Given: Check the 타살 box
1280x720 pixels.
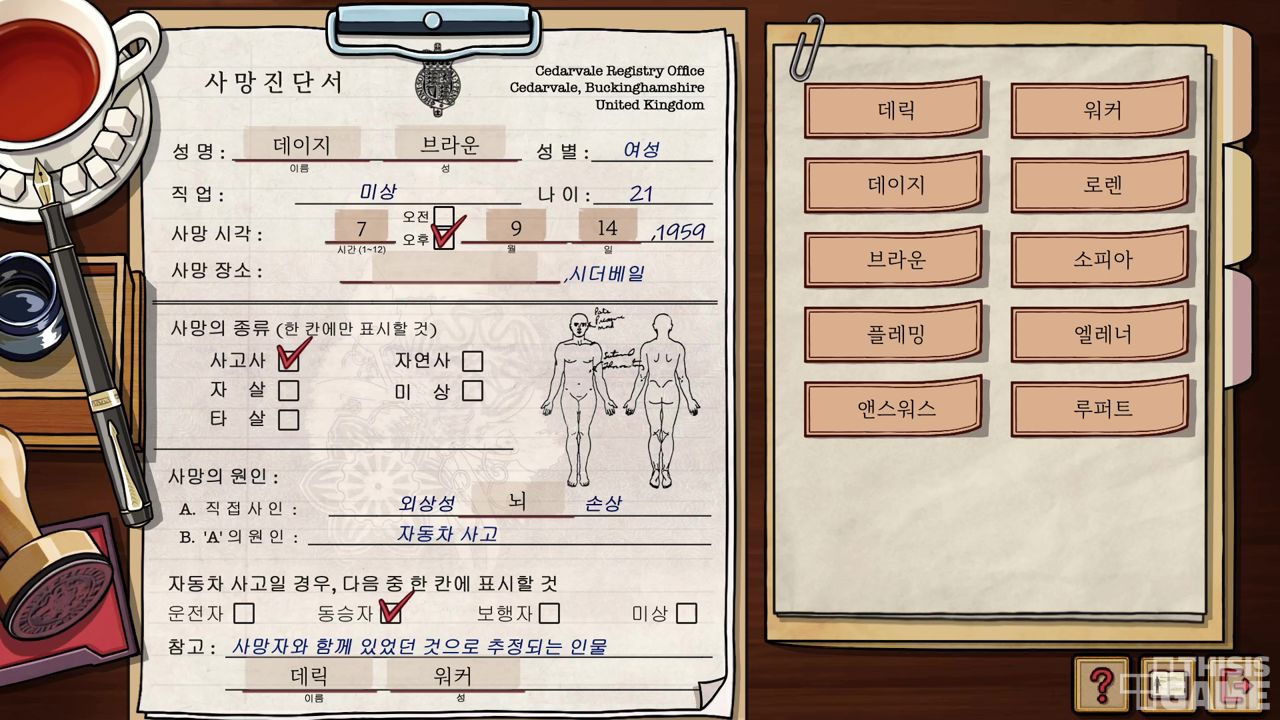Looking at the screenshot, I should point(288,419).
